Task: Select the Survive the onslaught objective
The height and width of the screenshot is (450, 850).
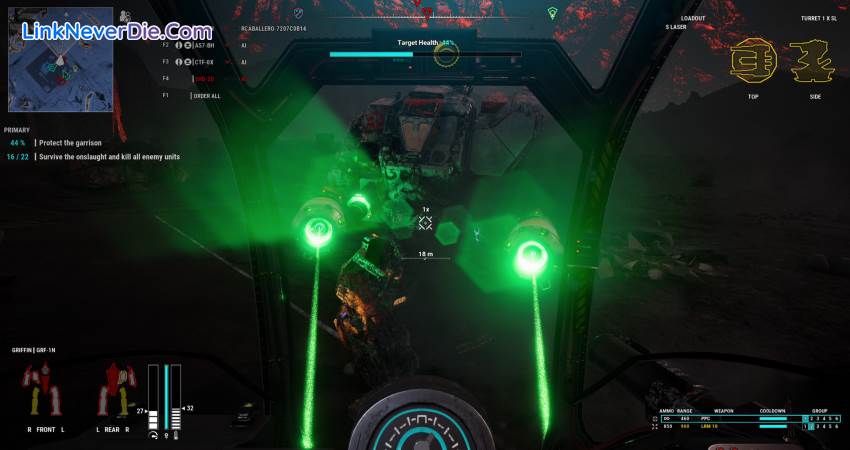Action: (x=109, y=156)
